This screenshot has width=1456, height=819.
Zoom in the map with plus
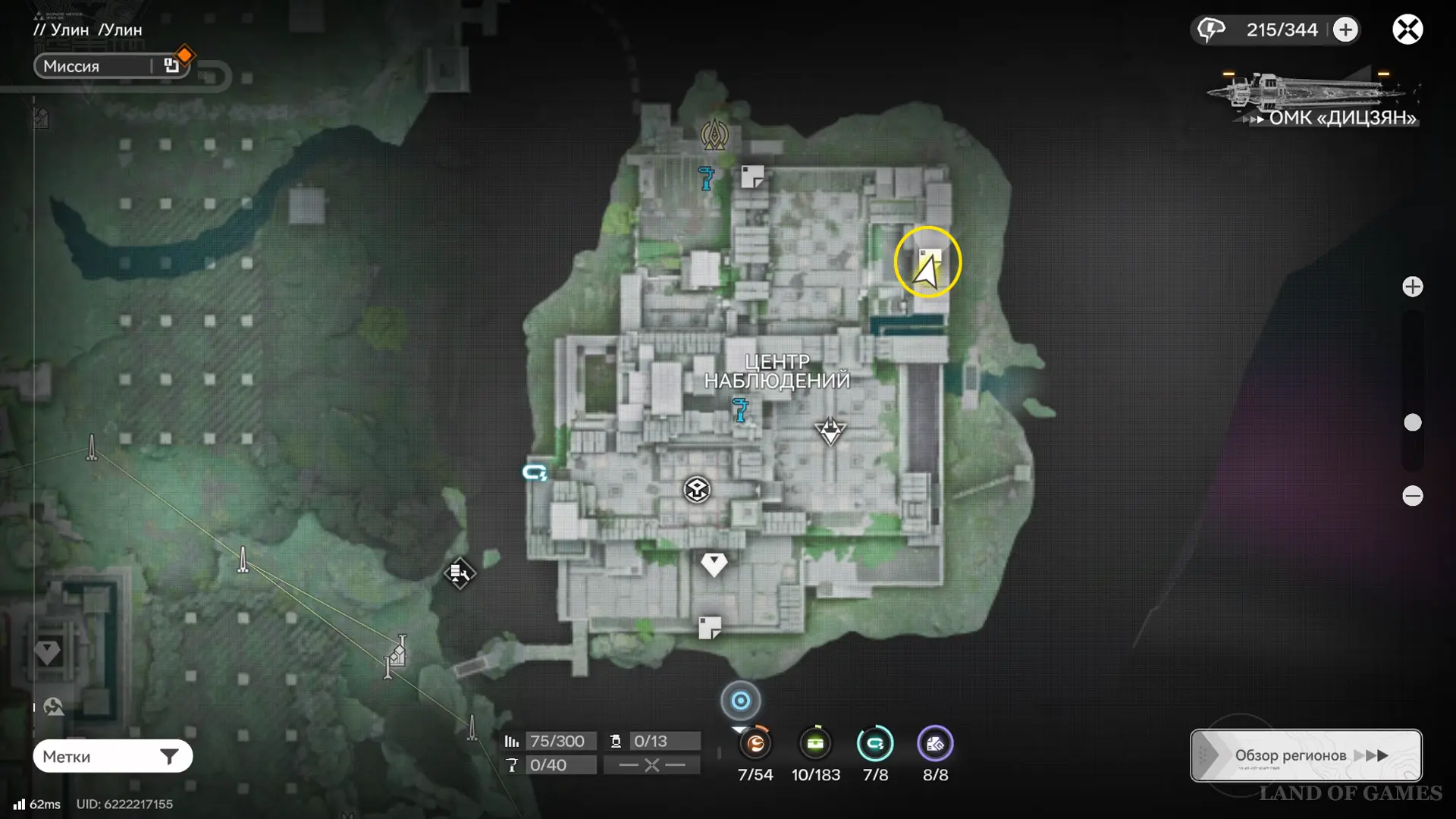1412,287
